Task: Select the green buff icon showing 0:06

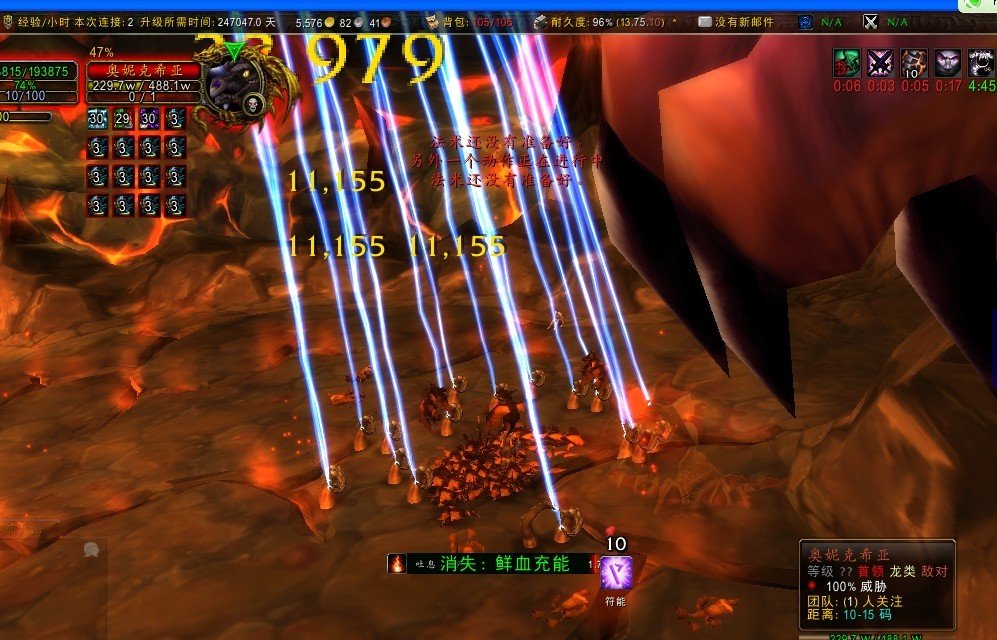Action: [x=846, y=63]
